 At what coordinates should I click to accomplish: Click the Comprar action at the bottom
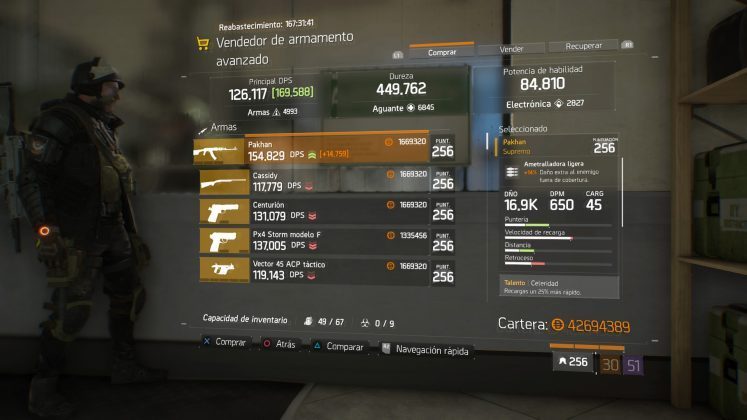[224, 342]
